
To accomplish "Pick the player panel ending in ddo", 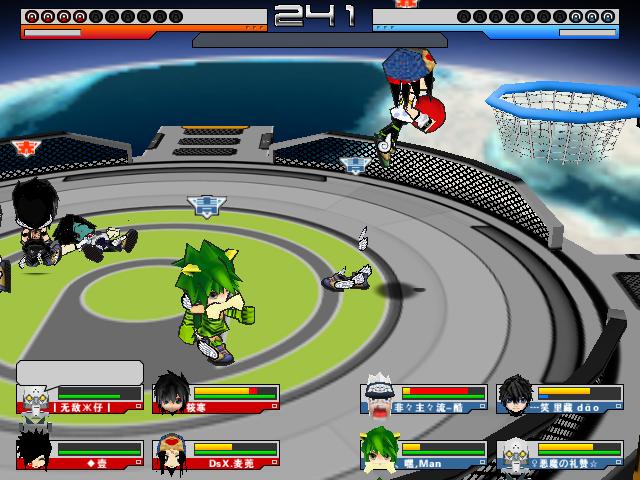I will pos(561,399).
